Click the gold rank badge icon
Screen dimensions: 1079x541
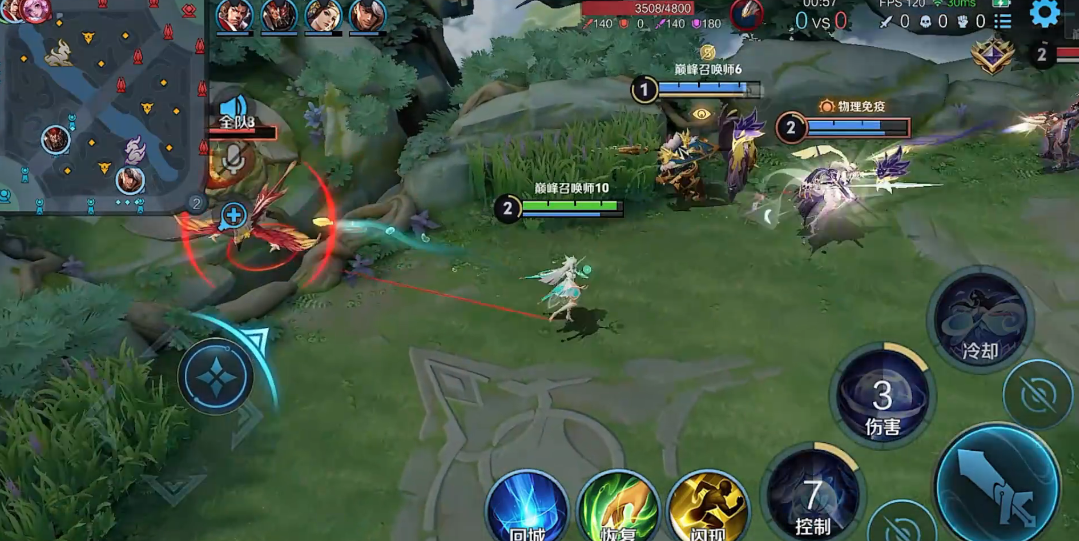click(992, 56)
